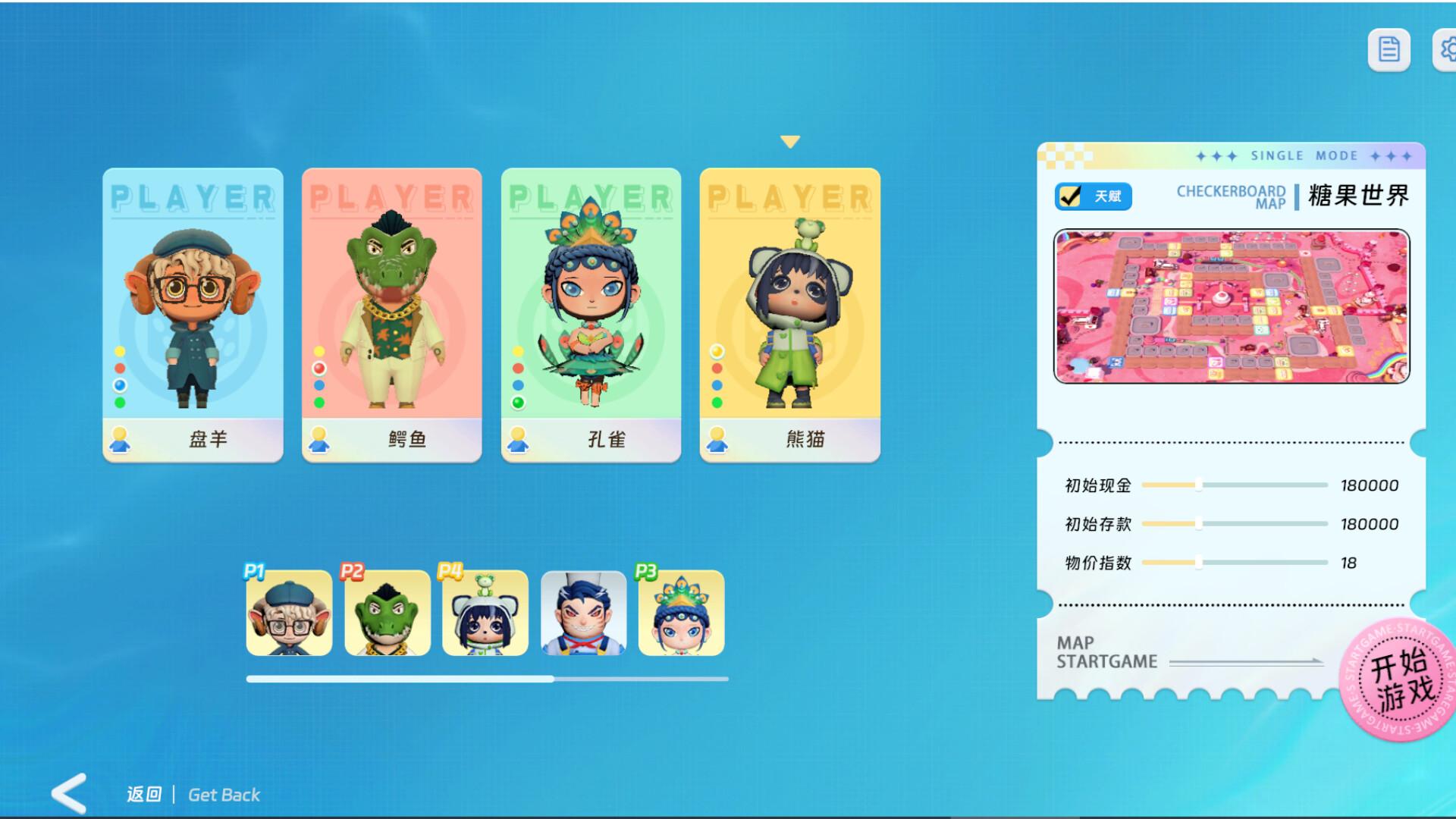This screenshot has width=1456, height=819.
Task: Click the Get Back return link
Action: (223, 794)
